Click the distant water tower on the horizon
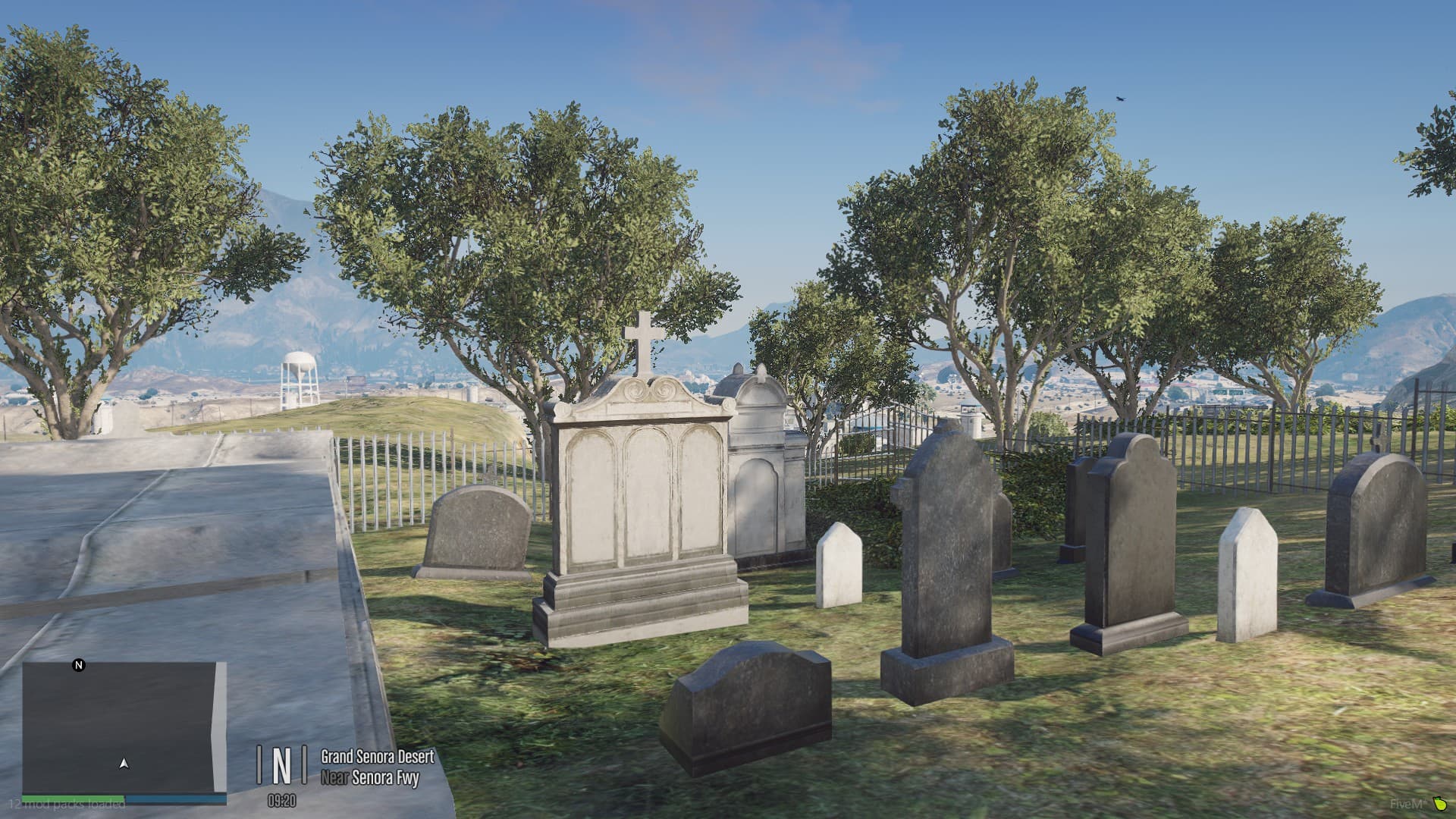 click(301, 375)
